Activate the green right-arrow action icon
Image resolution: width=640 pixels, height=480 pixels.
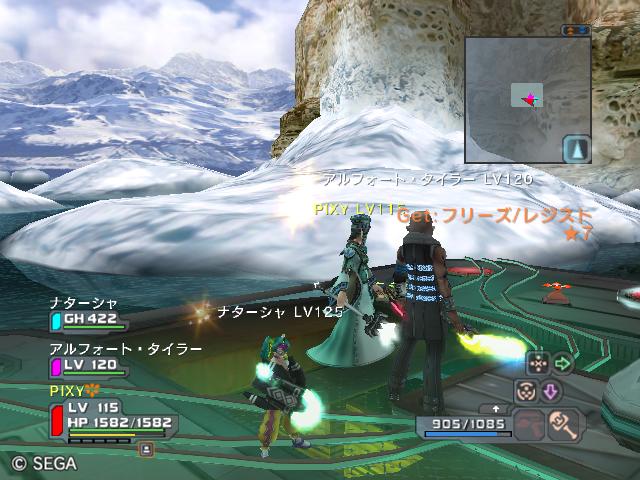[563, 363]
